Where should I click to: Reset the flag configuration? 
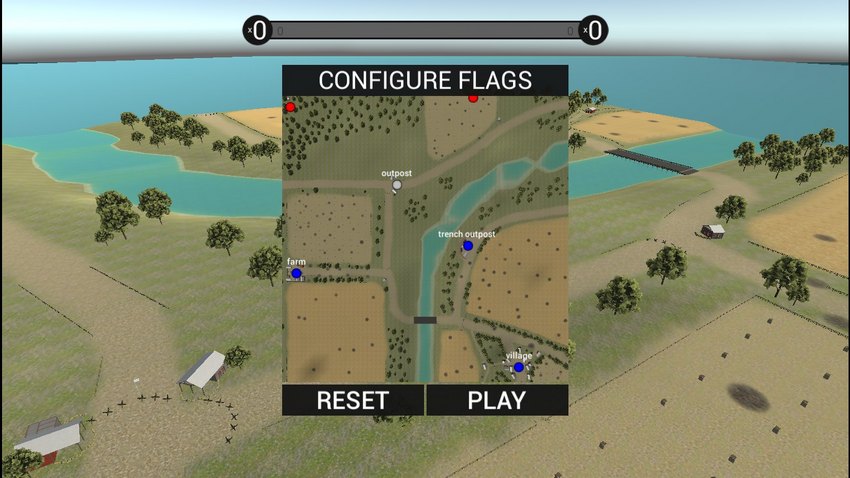pyautogui.click(x=352, y=400)
